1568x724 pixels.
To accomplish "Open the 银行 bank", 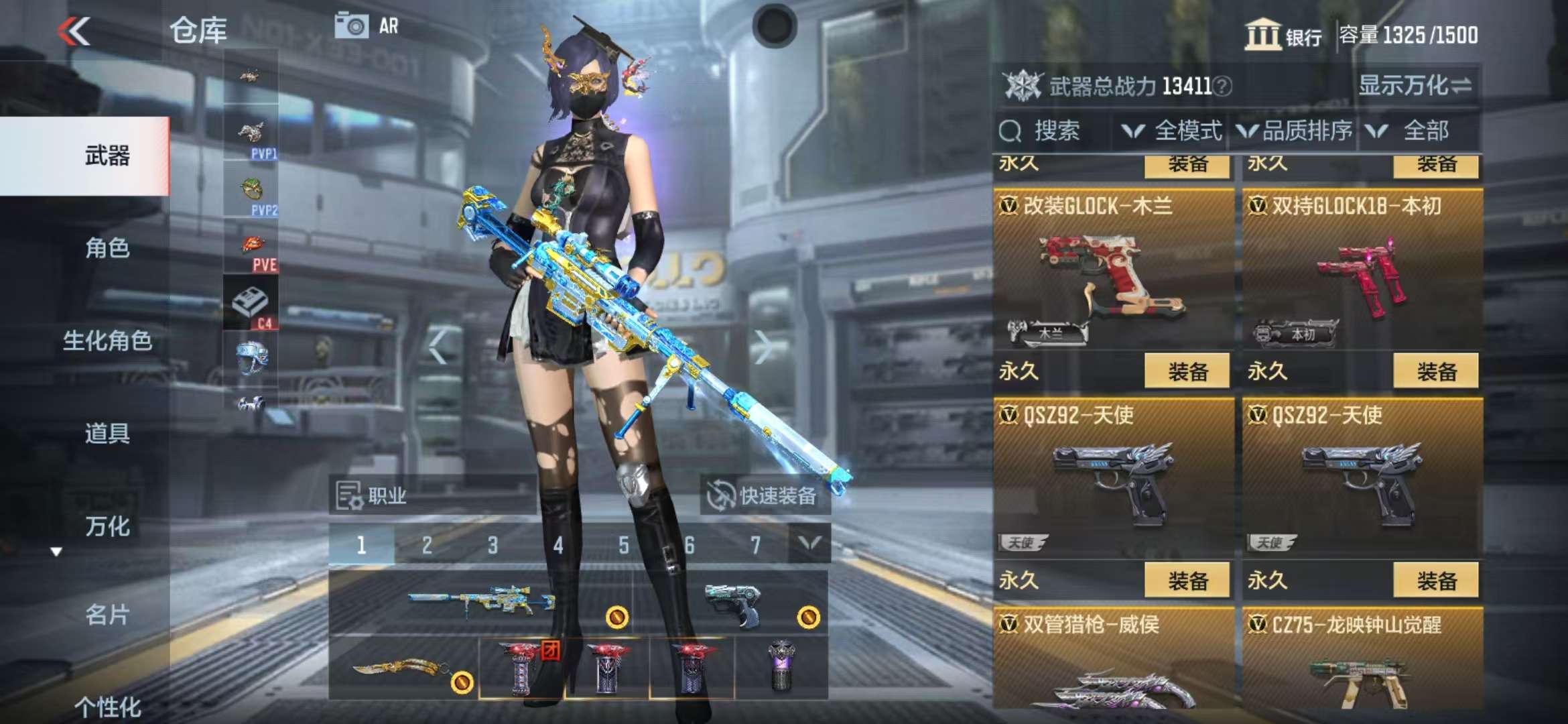I will (x=1283, y=35).
